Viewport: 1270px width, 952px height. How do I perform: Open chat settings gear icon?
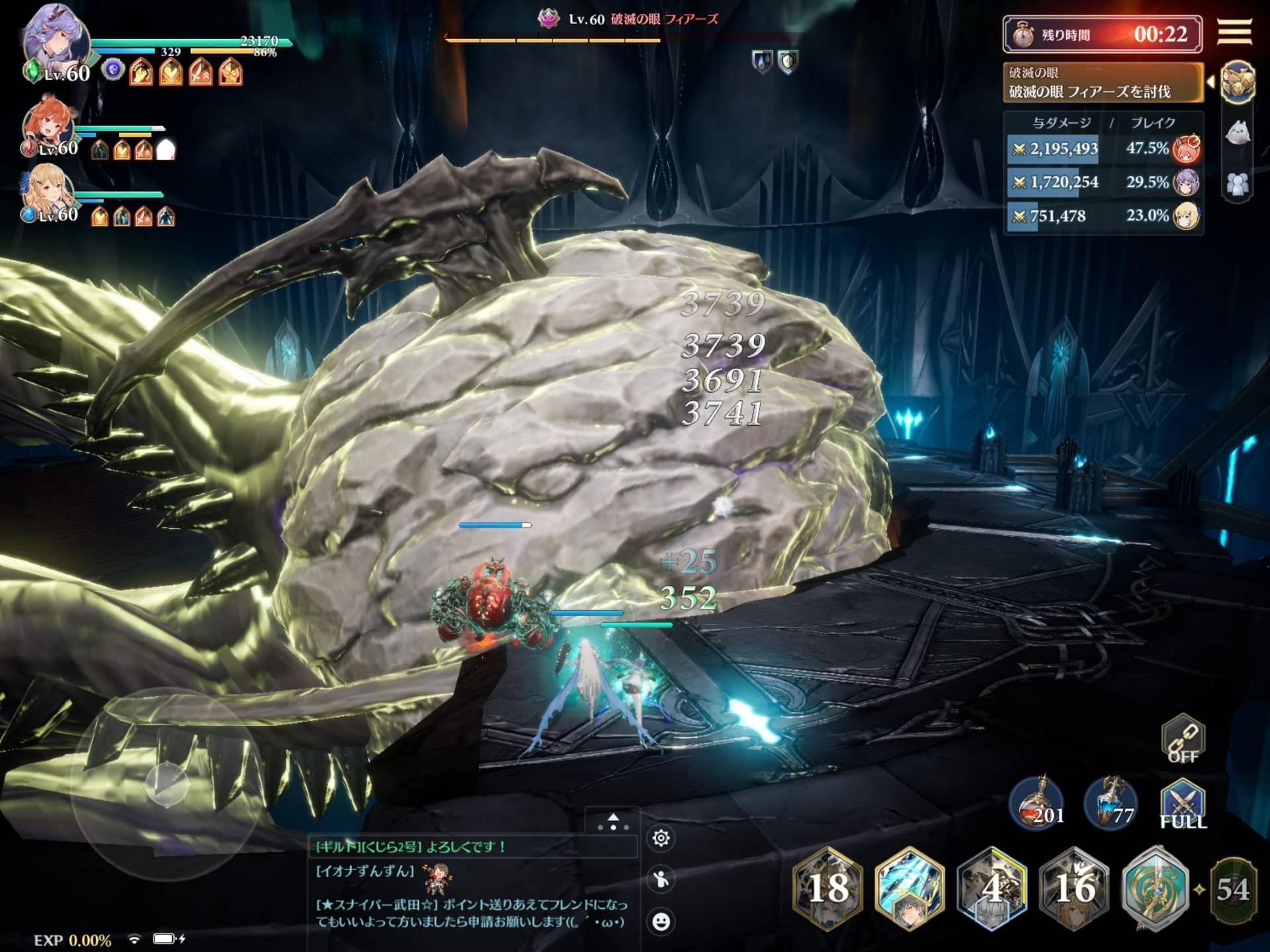(x=661, y=838)
